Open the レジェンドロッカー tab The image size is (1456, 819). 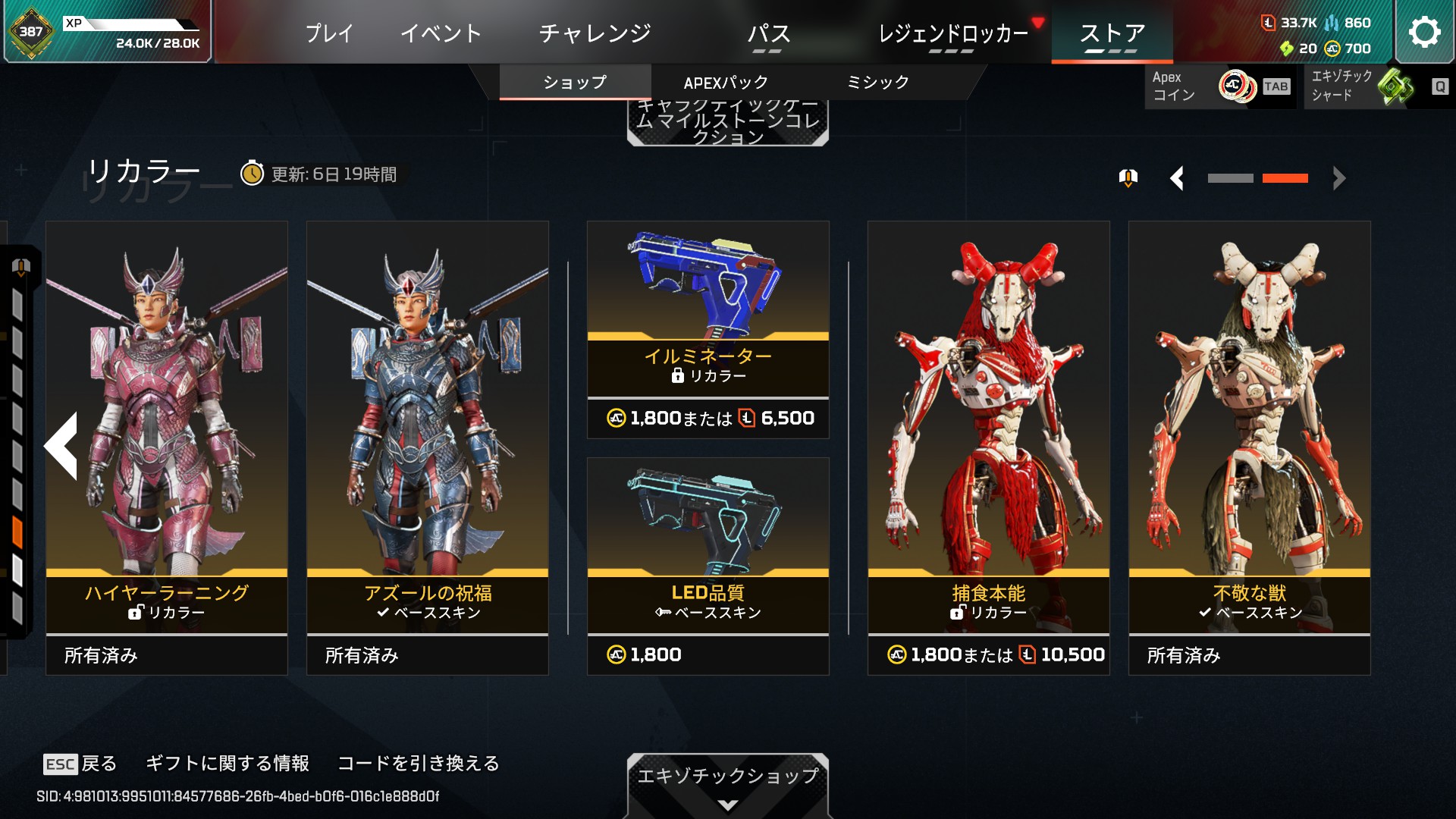(952, 33)
